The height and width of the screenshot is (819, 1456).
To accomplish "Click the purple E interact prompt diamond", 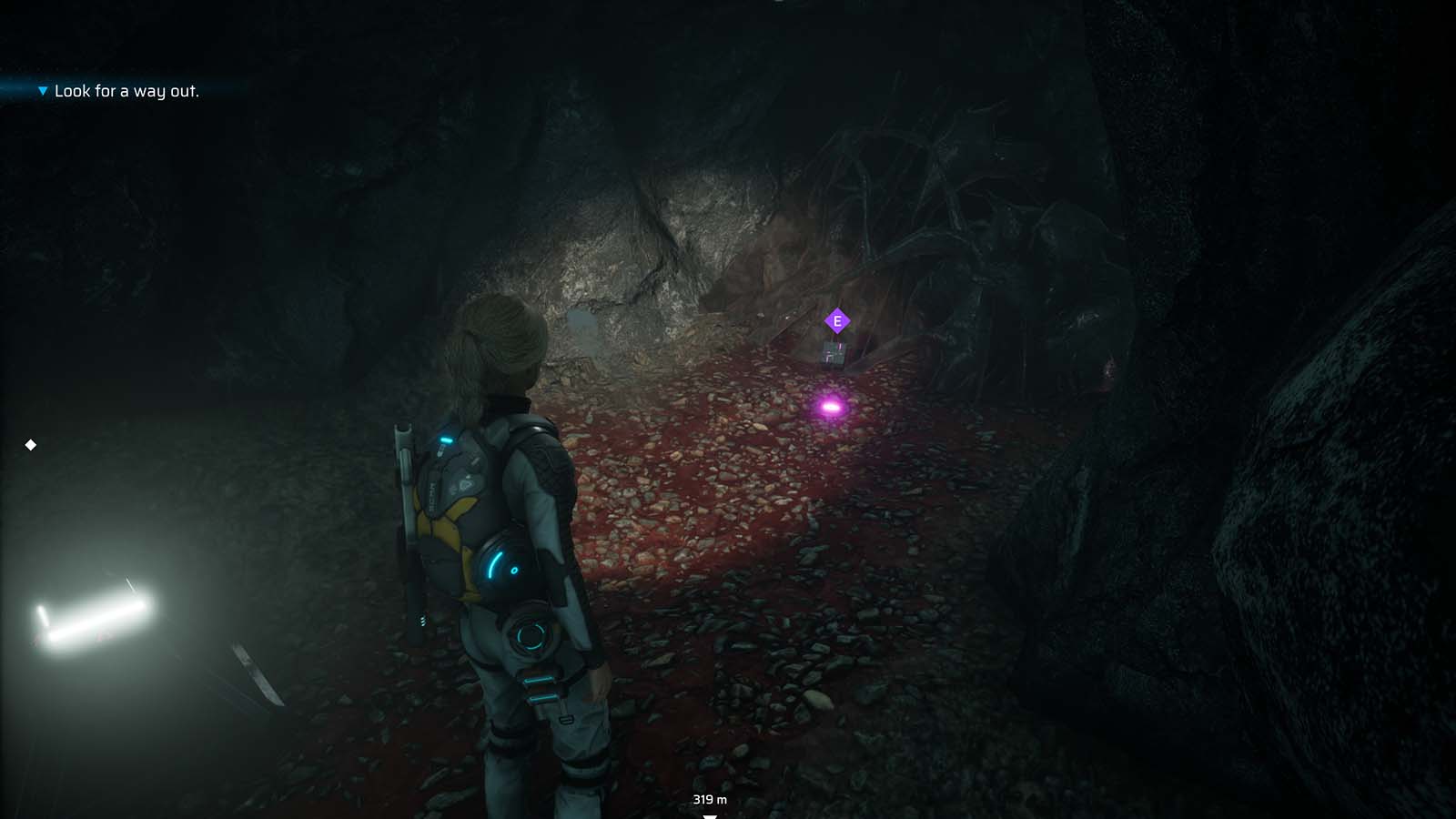I will pyautogui.click(x=836, y=320).
